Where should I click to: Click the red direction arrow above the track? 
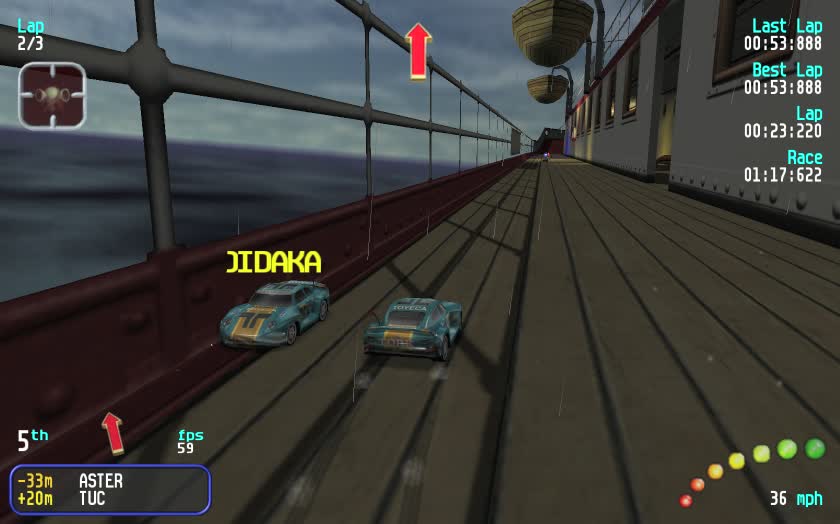point(418,51)
